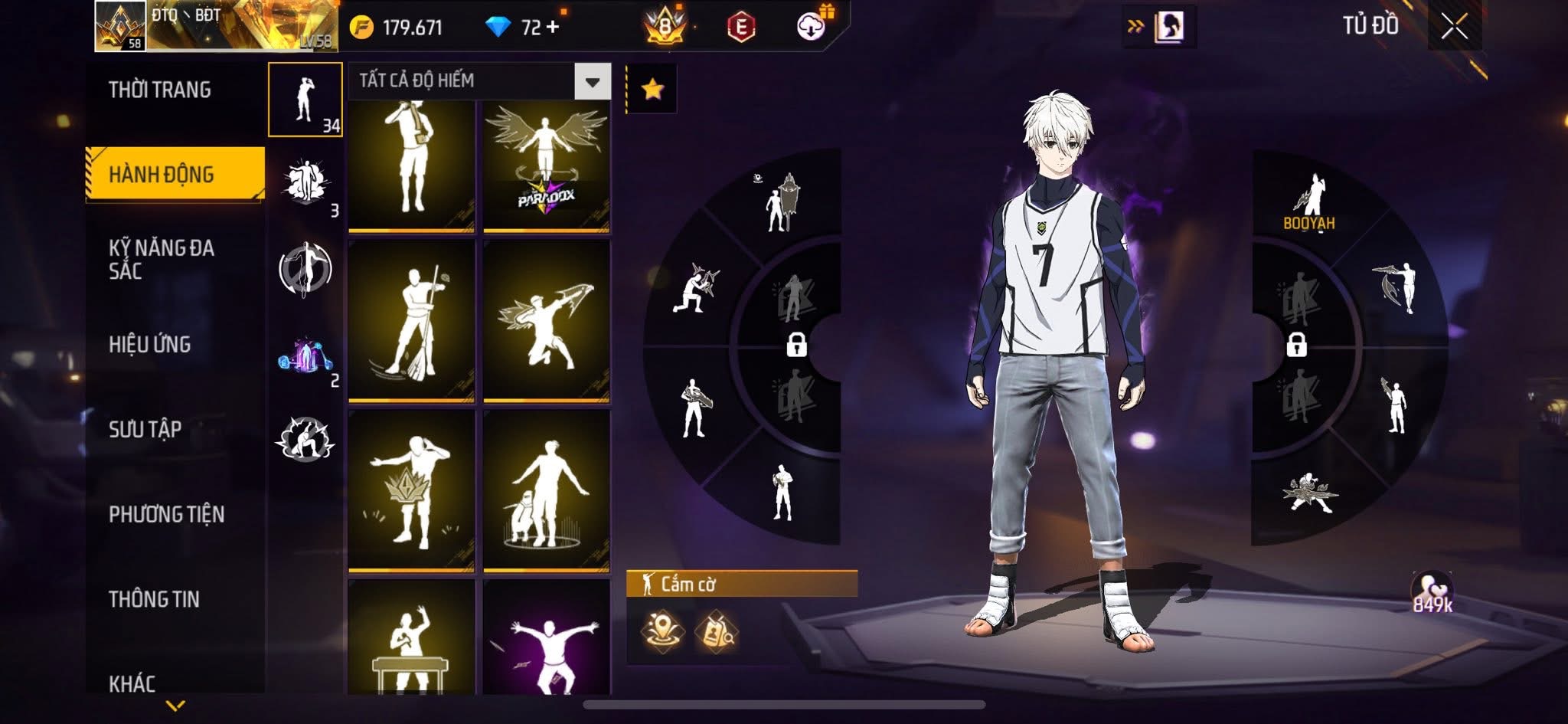1568x724 pixels.
Task: Close the Tủ Đồ wardrobe screen
Action: tap(1454, 27)
